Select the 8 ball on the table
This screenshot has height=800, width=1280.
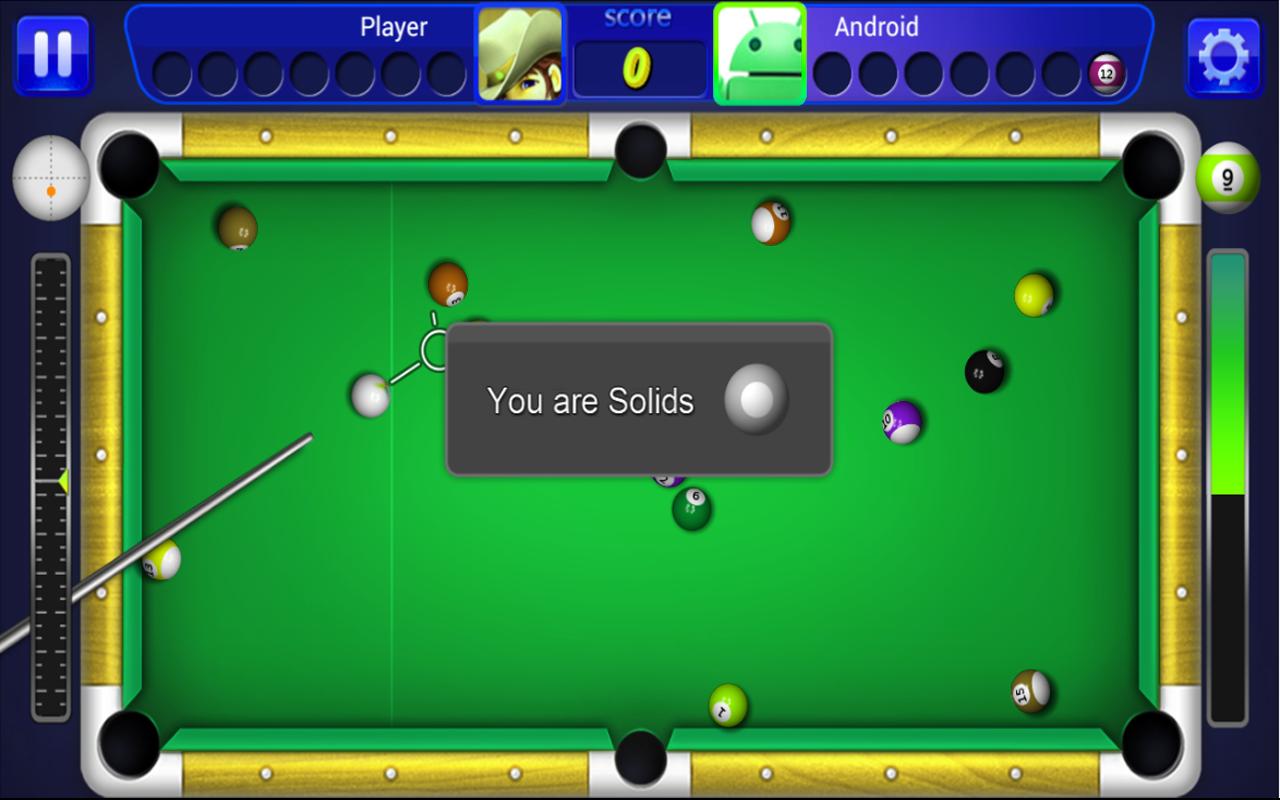[986, 368]
